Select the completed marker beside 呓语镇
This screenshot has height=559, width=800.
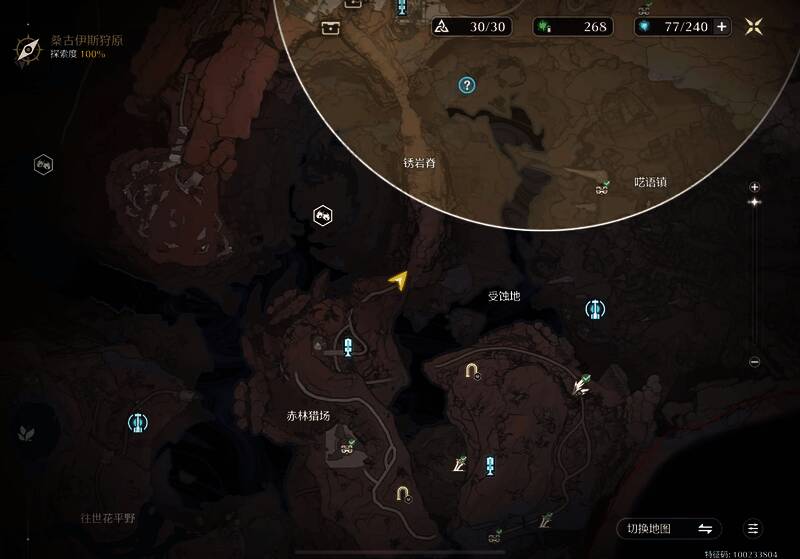602,186
